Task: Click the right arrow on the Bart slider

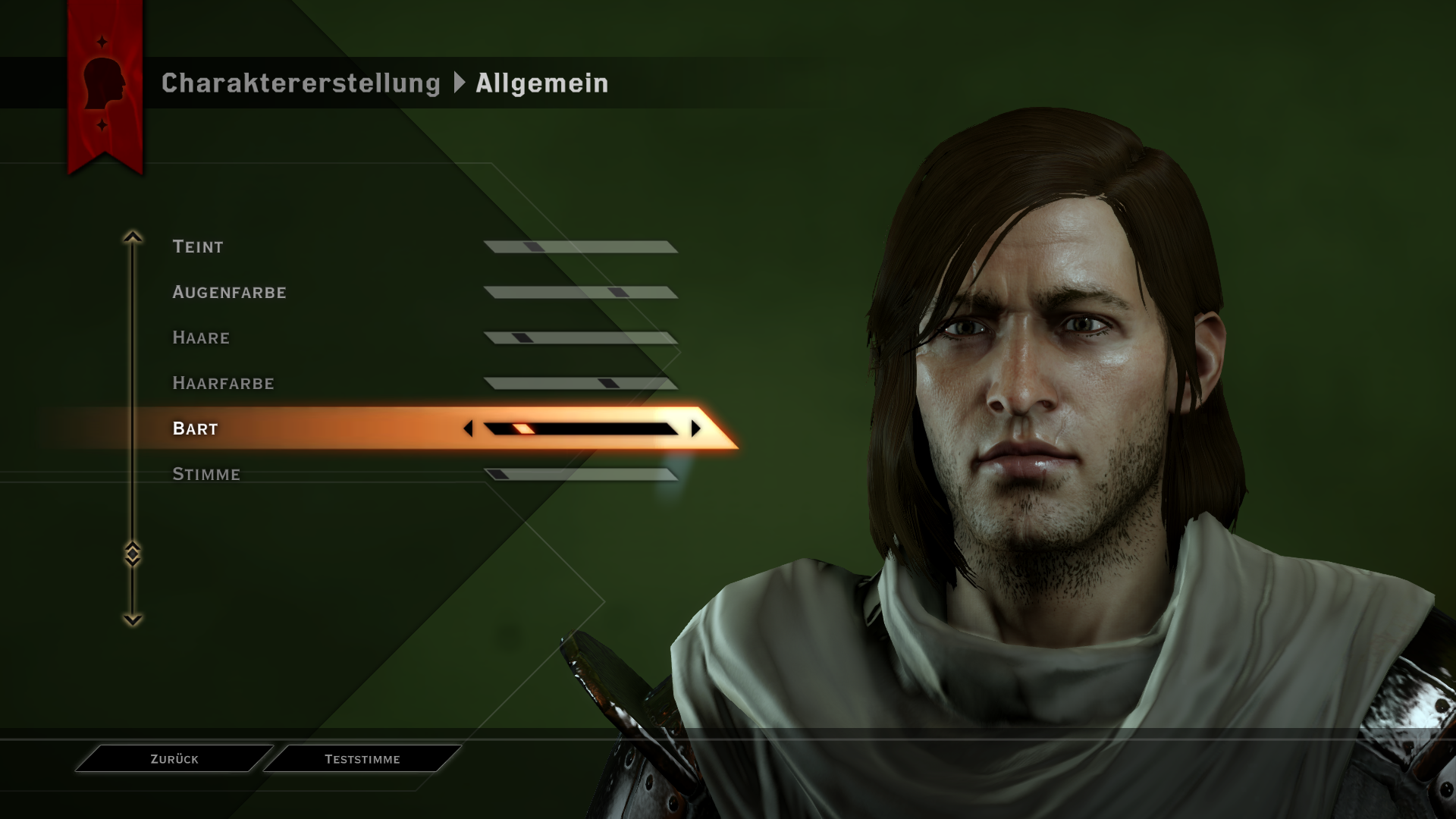Action: point(696,428)
